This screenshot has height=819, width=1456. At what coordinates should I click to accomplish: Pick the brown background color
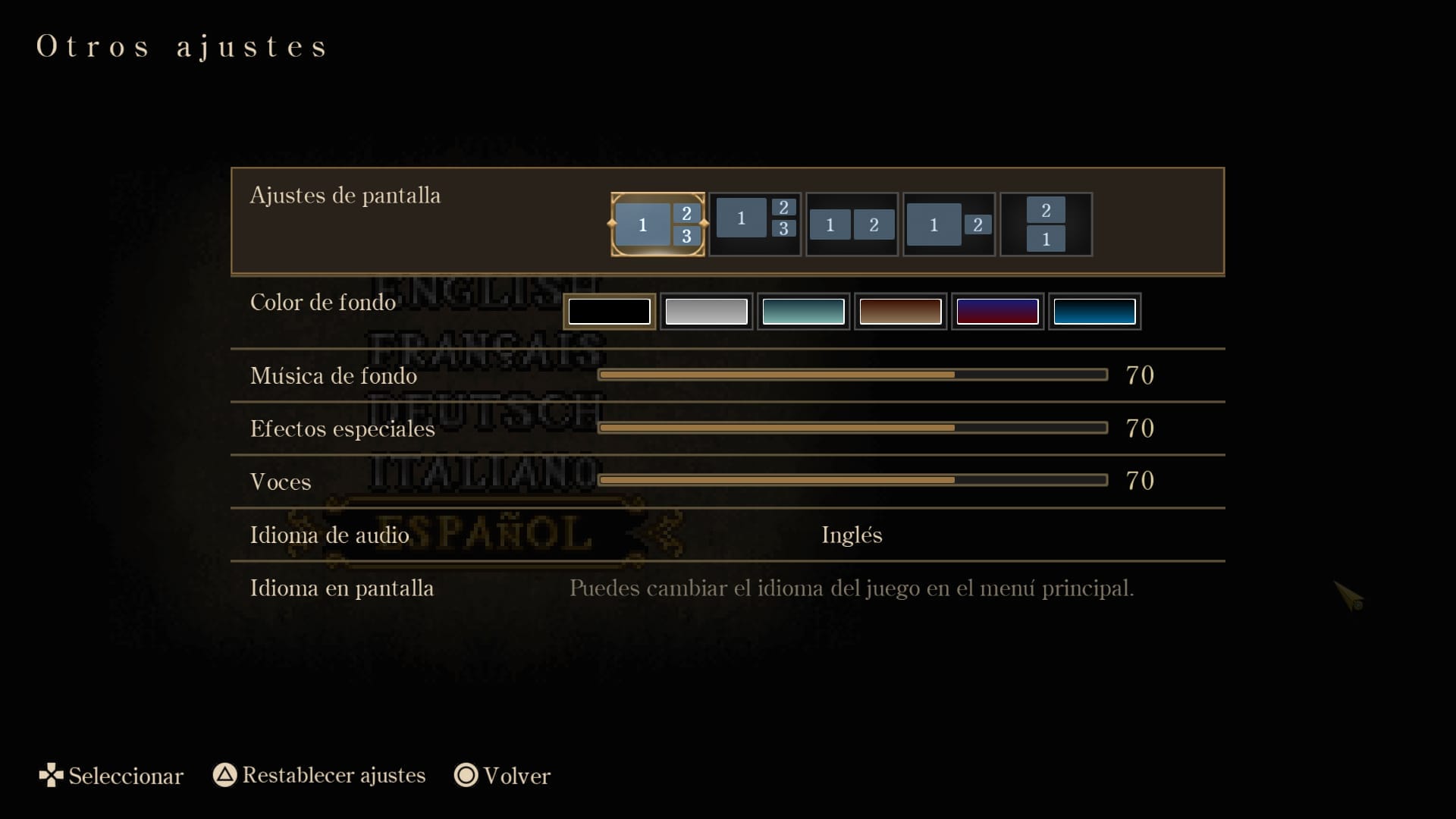(900, 311)
